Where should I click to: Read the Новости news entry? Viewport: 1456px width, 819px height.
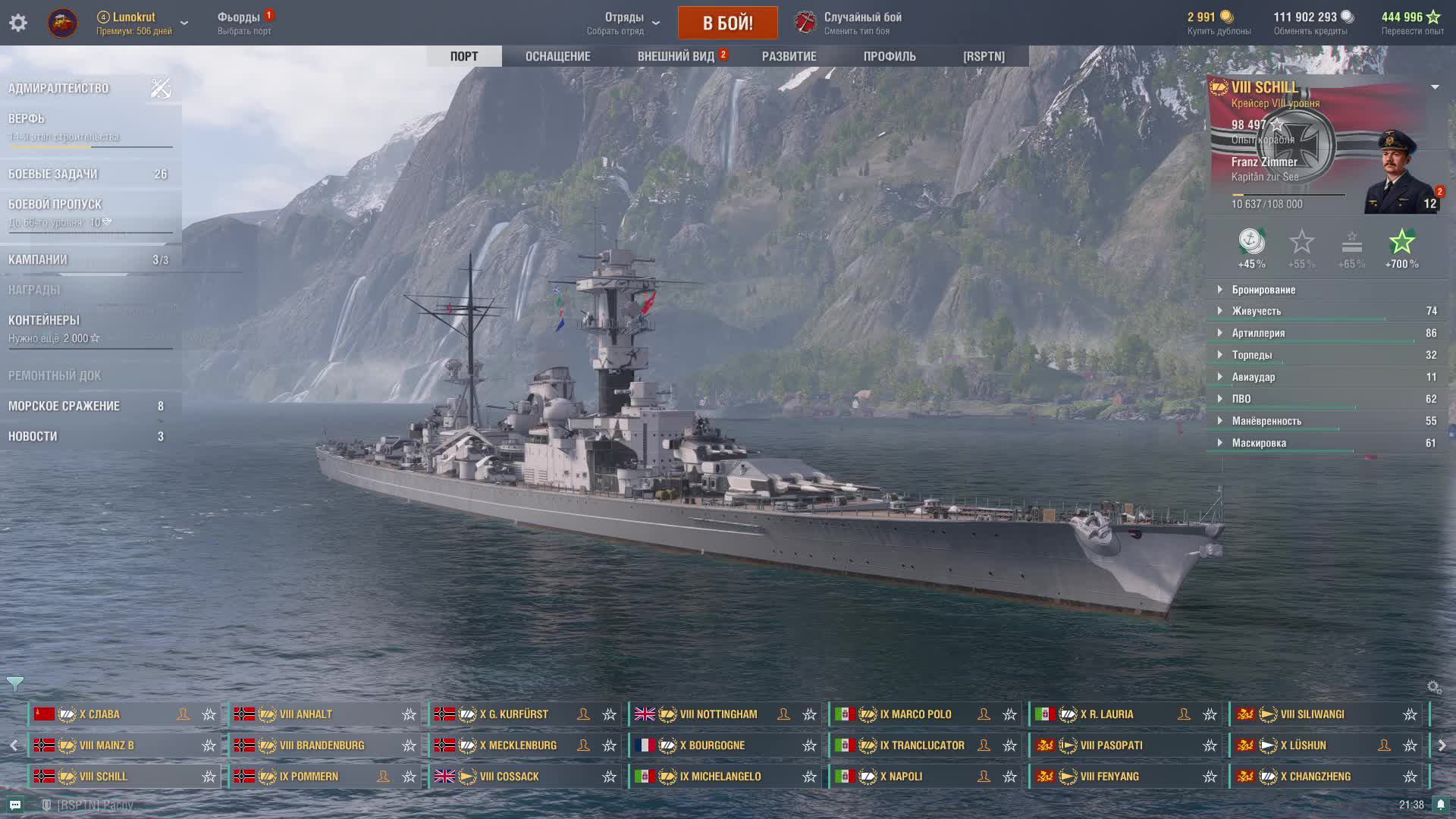(x=33, y=436)
